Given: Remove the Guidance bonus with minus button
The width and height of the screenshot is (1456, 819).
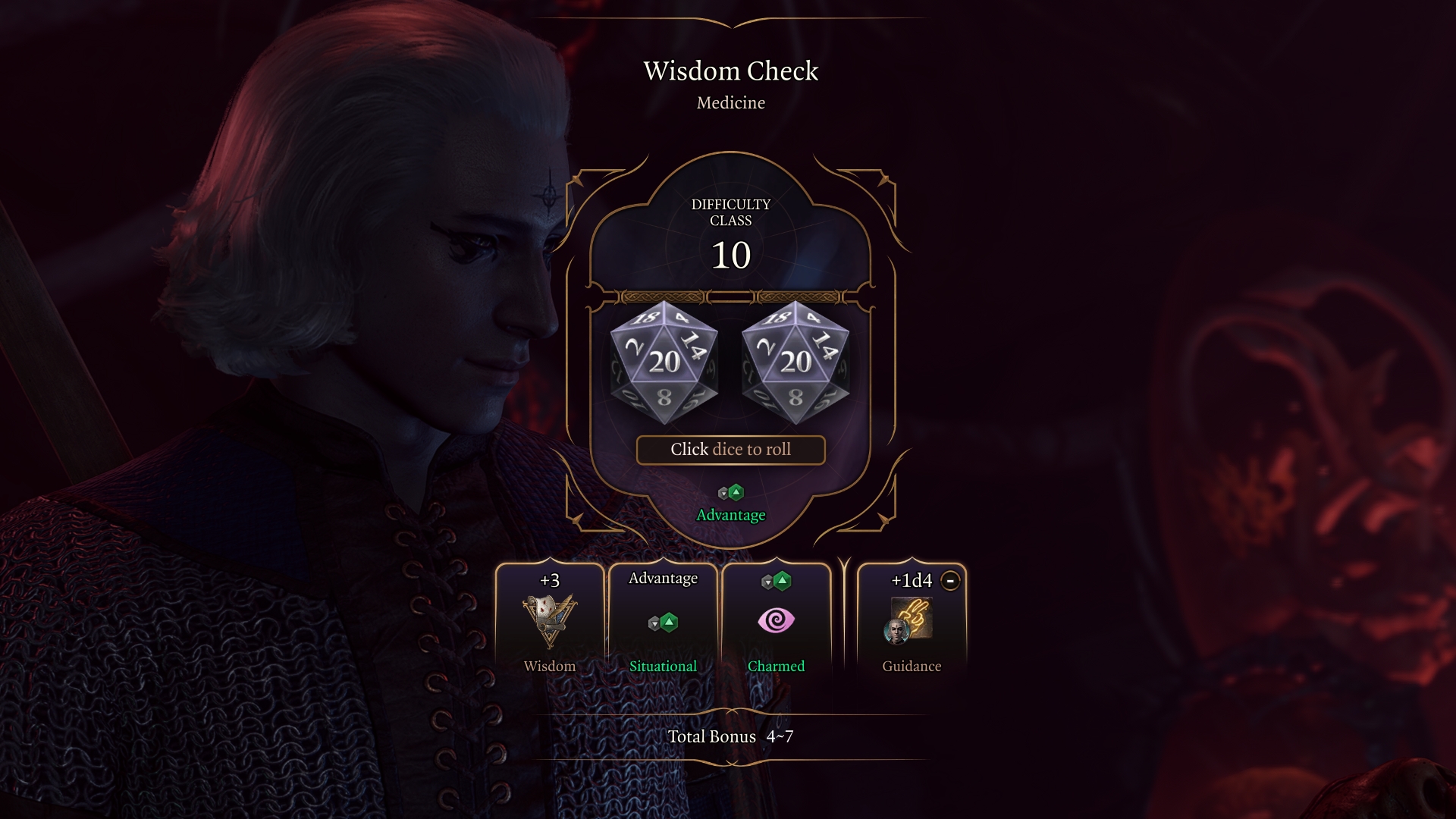Looking at the screenshot, I should (x=950, y=581).
